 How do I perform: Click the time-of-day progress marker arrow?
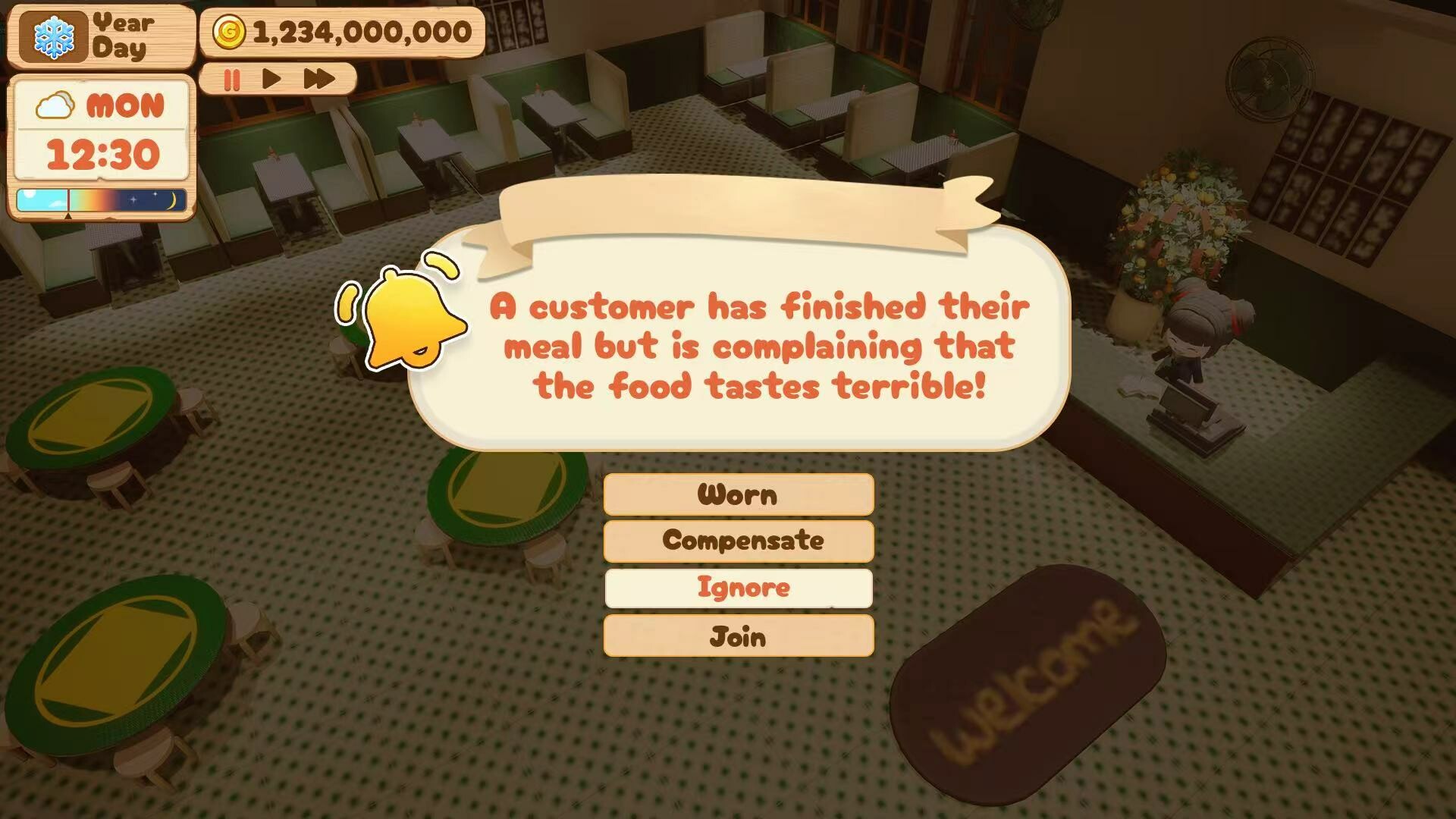coord(68,215)
